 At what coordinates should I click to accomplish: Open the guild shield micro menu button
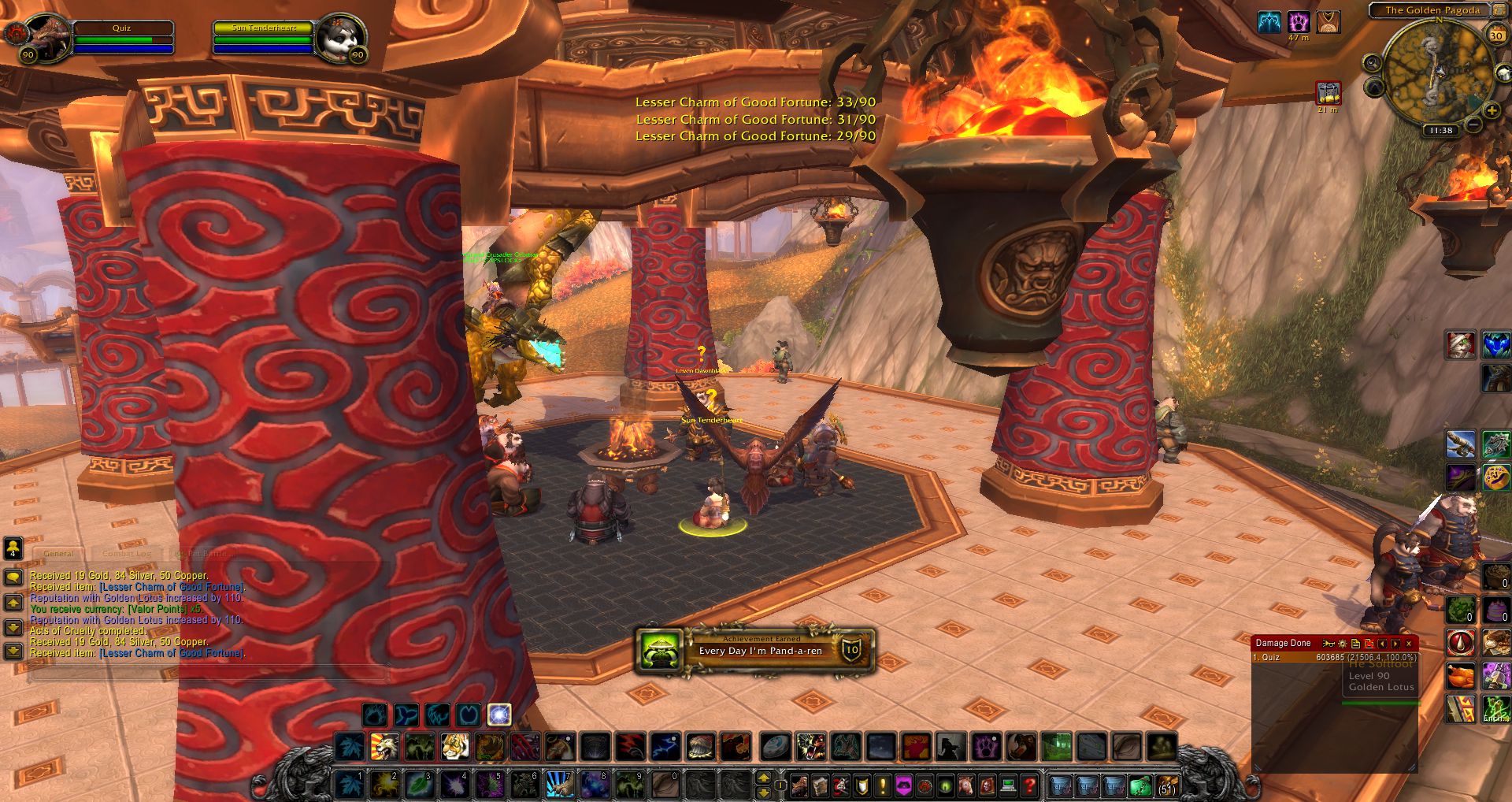coord(862,785)
